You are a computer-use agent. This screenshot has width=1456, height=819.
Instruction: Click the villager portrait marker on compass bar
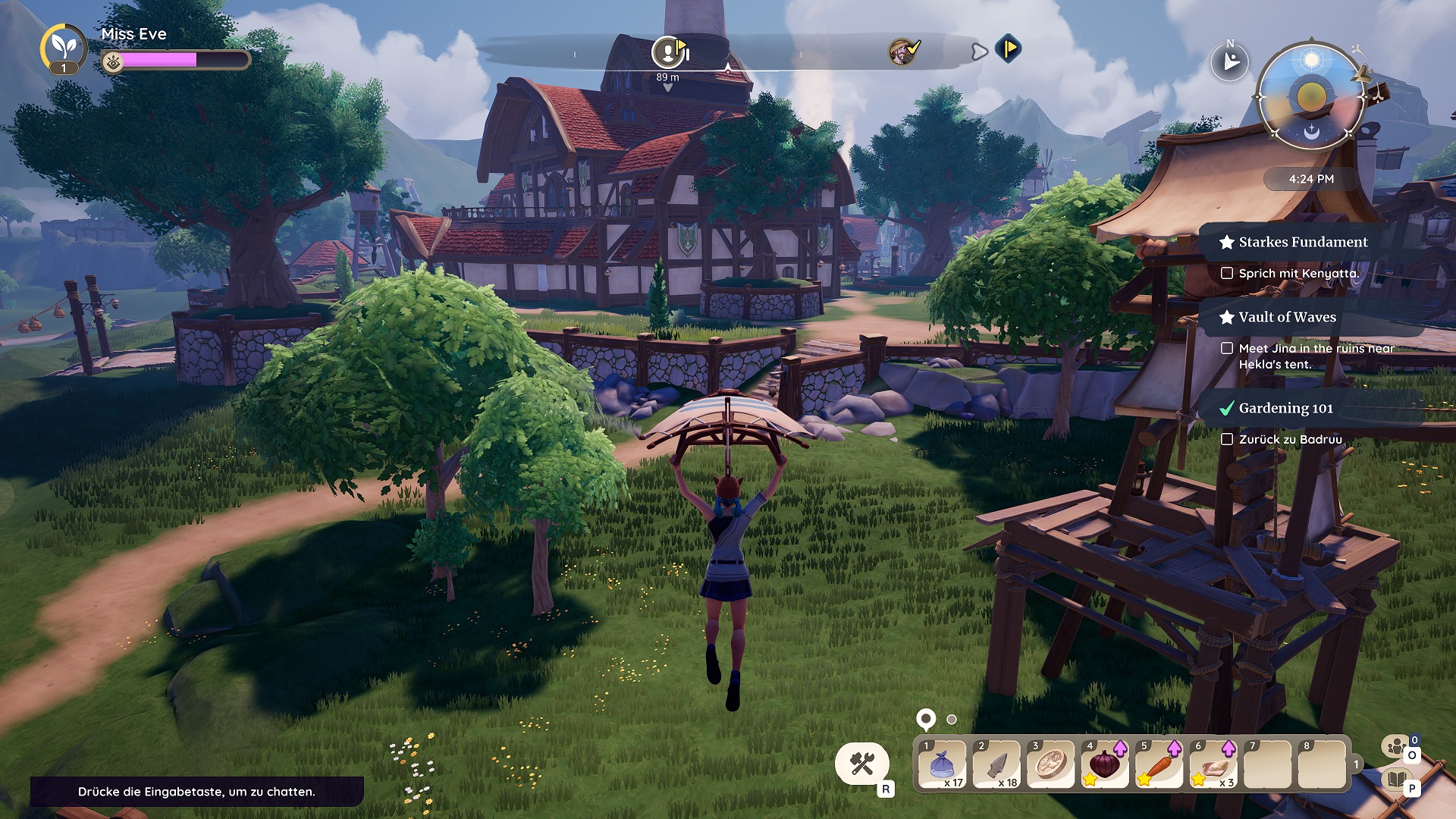[901, 51]
